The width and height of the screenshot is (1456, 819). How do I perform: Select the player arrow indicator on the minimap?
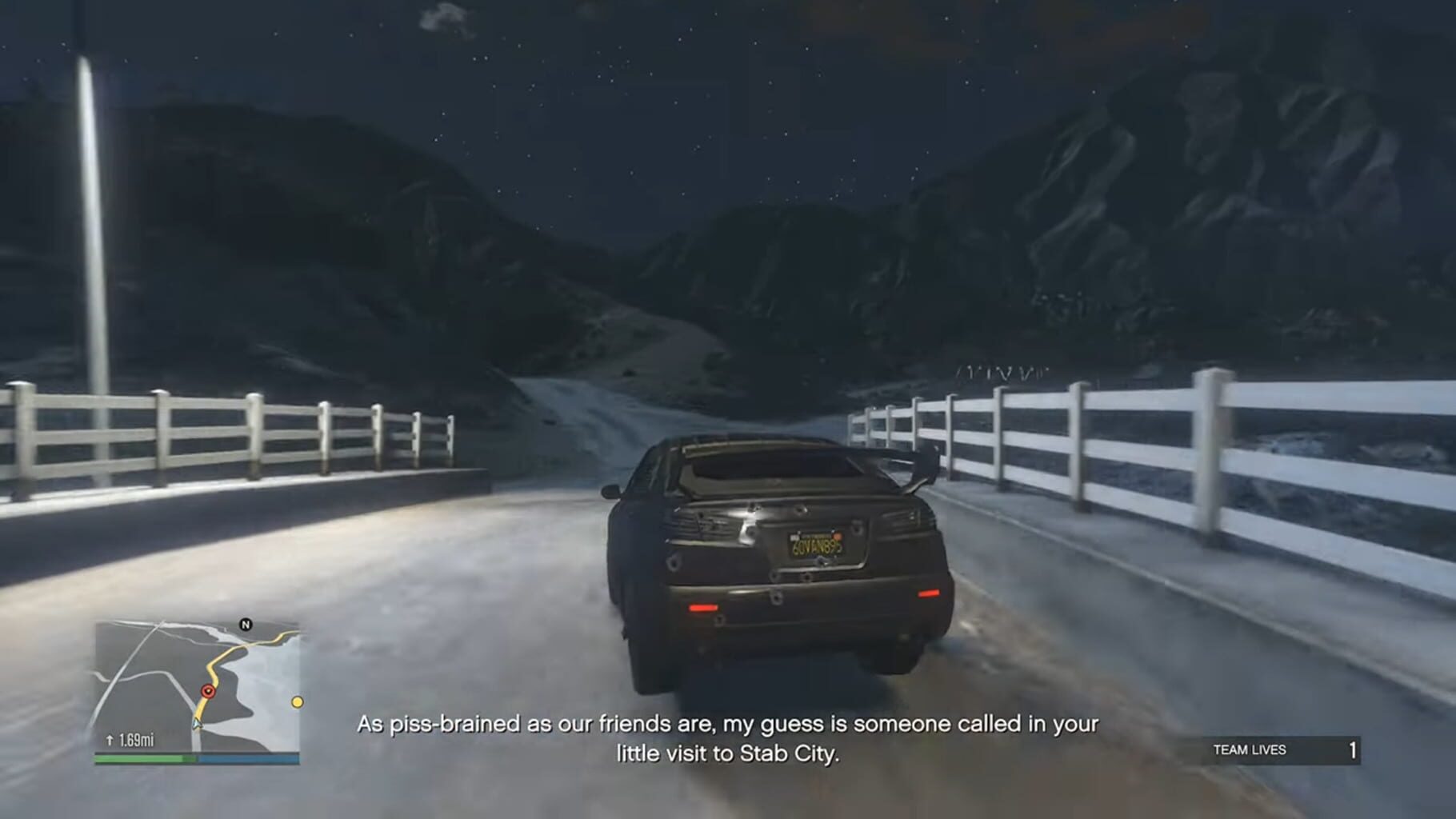coord(197,724)
